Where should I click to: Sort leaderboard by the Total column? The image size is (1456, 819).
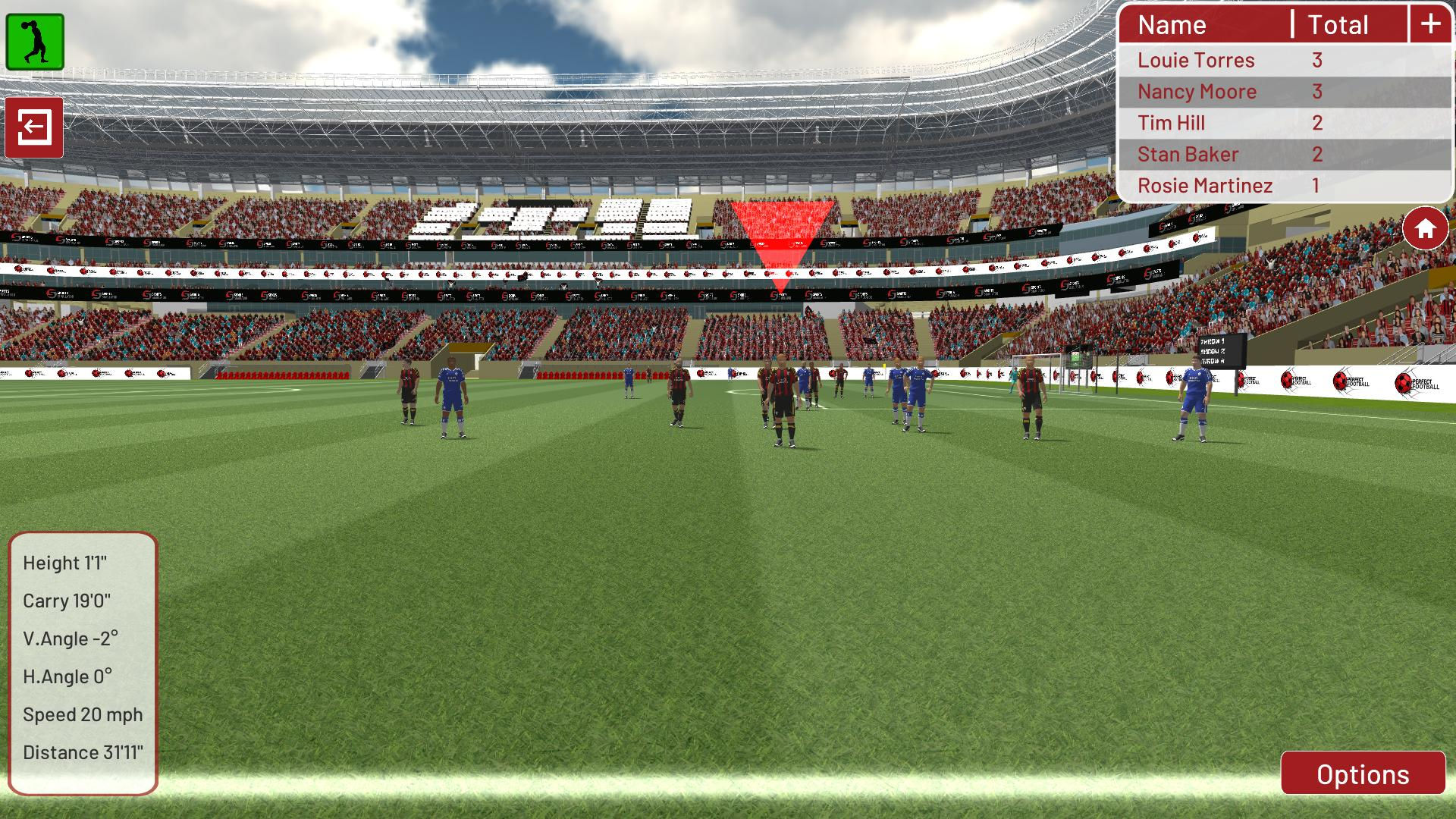pyautogui.click(x=1338, y=24)
